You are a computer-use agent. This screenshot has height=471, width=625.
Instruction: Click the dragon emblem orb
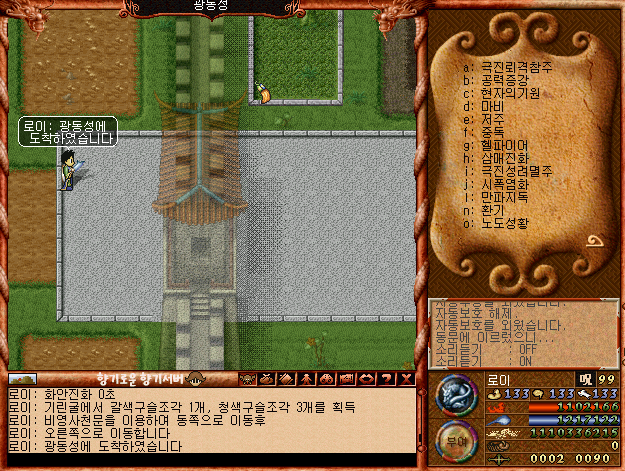click(x=457, y=391)
